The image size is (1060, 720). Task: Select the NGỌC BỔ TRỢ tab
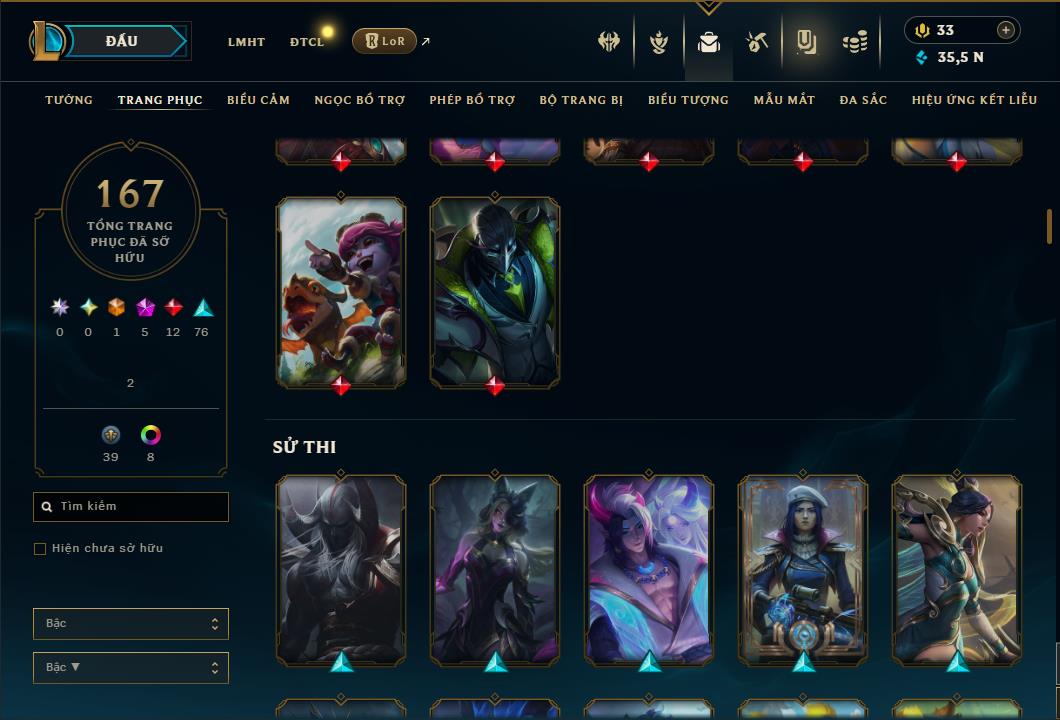click(359, 100)
